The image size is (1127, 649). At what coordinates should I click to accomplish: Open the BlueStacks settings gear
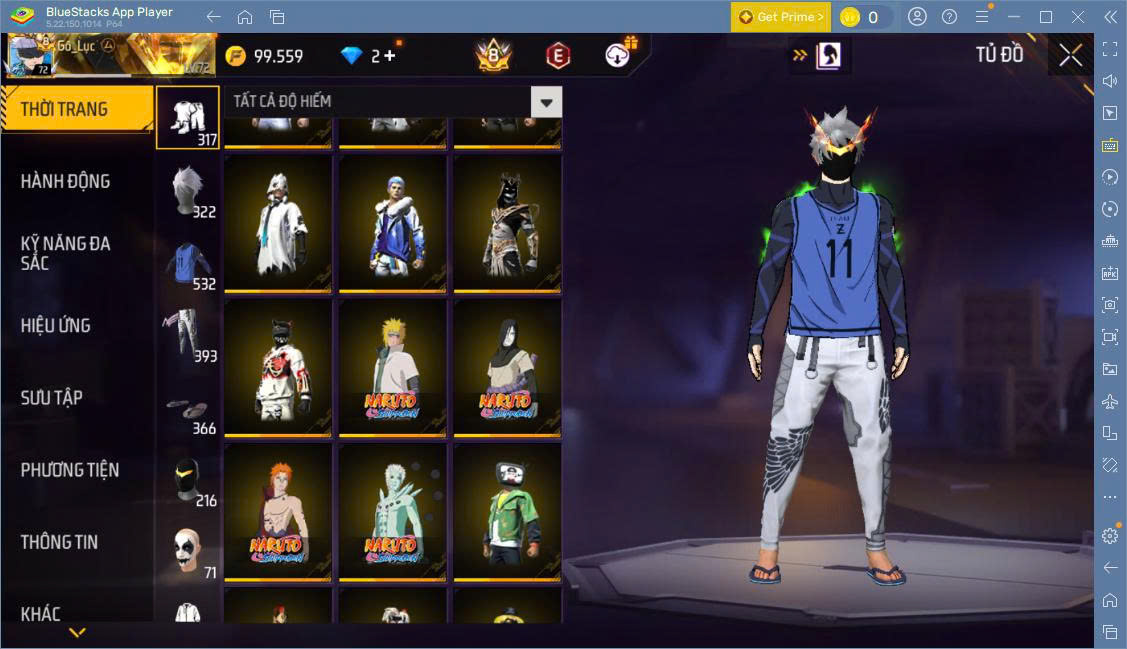(1110, 535)
